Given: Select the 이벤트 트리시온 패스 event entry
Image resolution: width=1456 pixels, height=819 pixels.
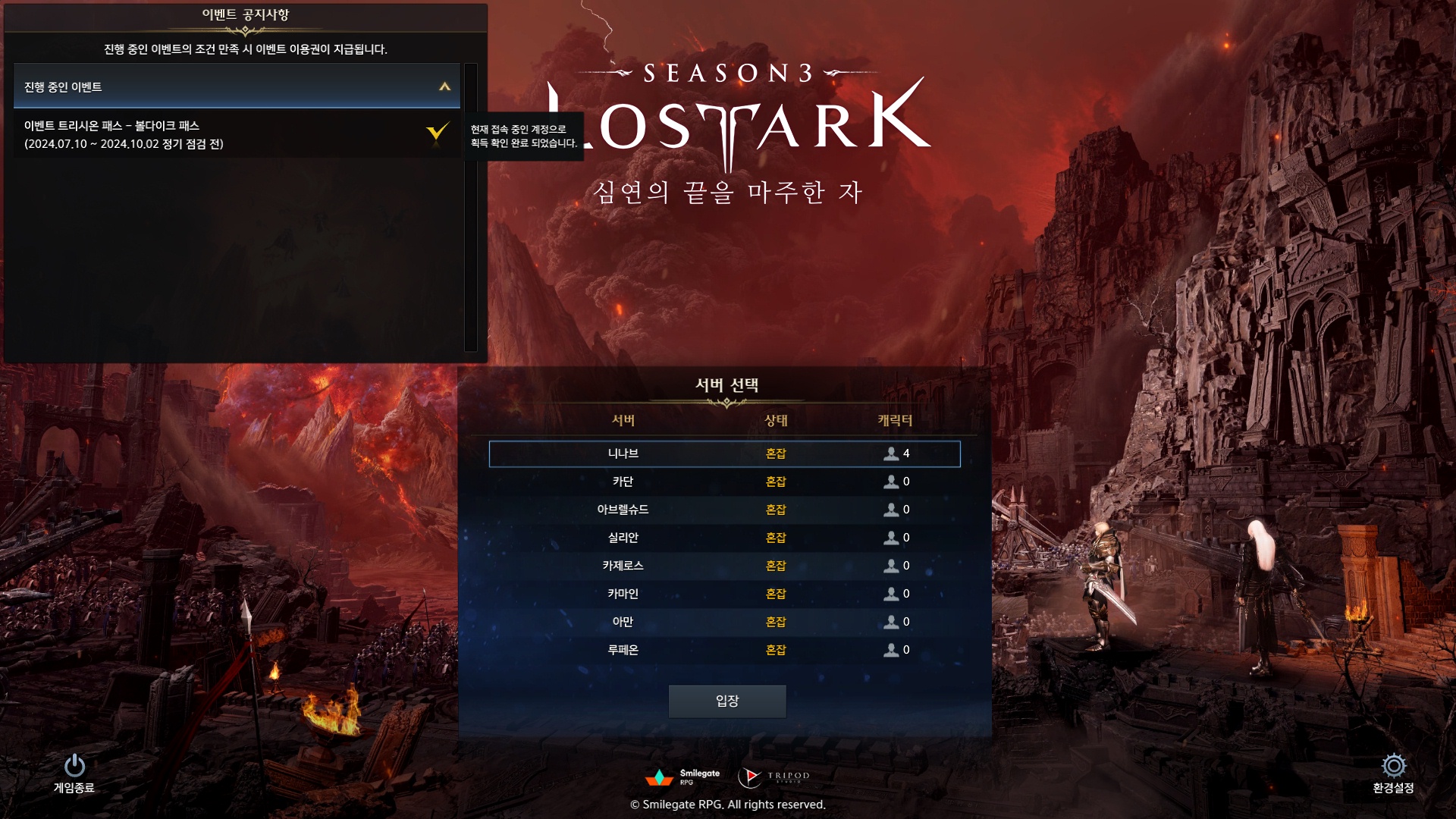Looking at the screenshot, I should point(227,135).
